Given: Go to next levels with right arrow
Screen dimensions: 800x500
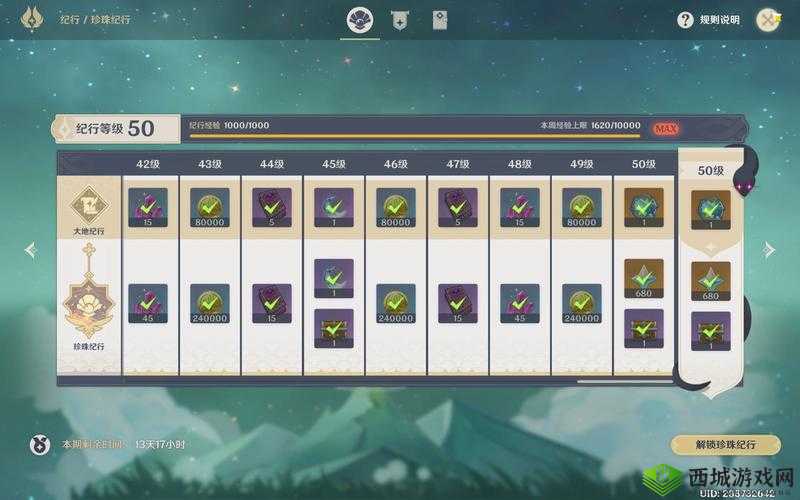Looking at the screenshot, I should coord(769,250).
